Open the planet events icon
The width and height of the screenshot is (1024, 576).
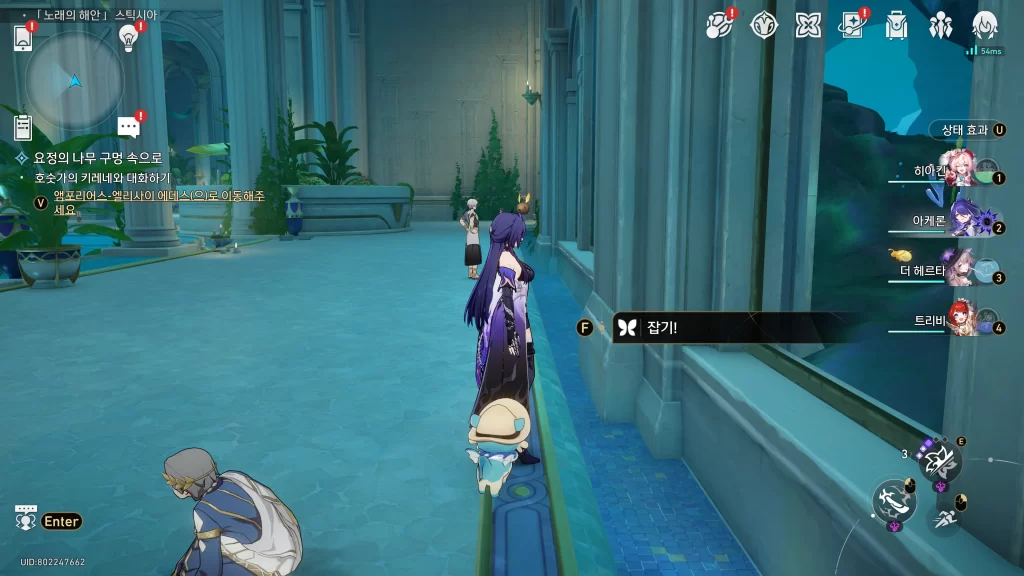coord(719,26)
